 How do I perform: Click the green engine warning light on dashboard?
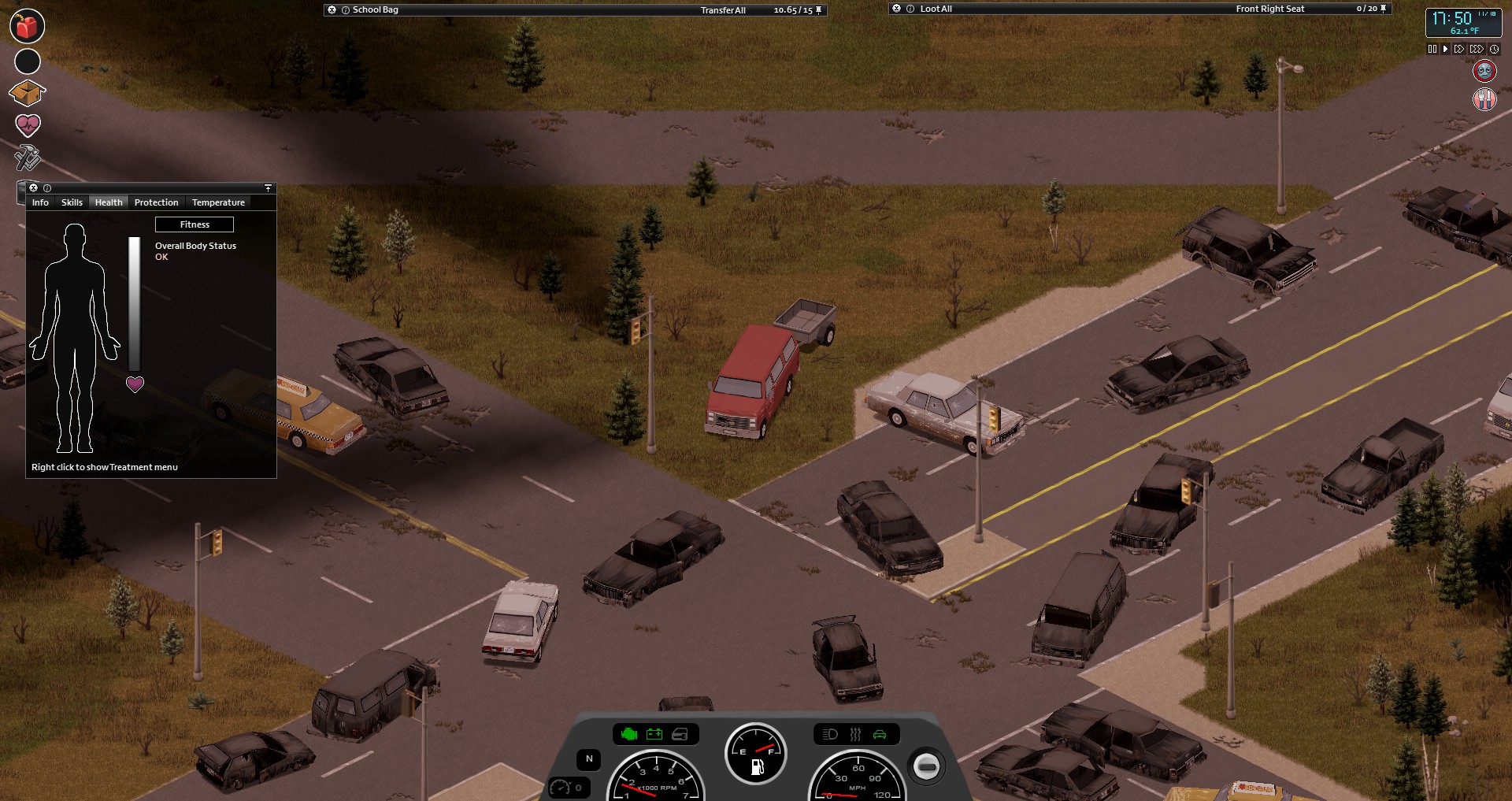coord(628,734)
